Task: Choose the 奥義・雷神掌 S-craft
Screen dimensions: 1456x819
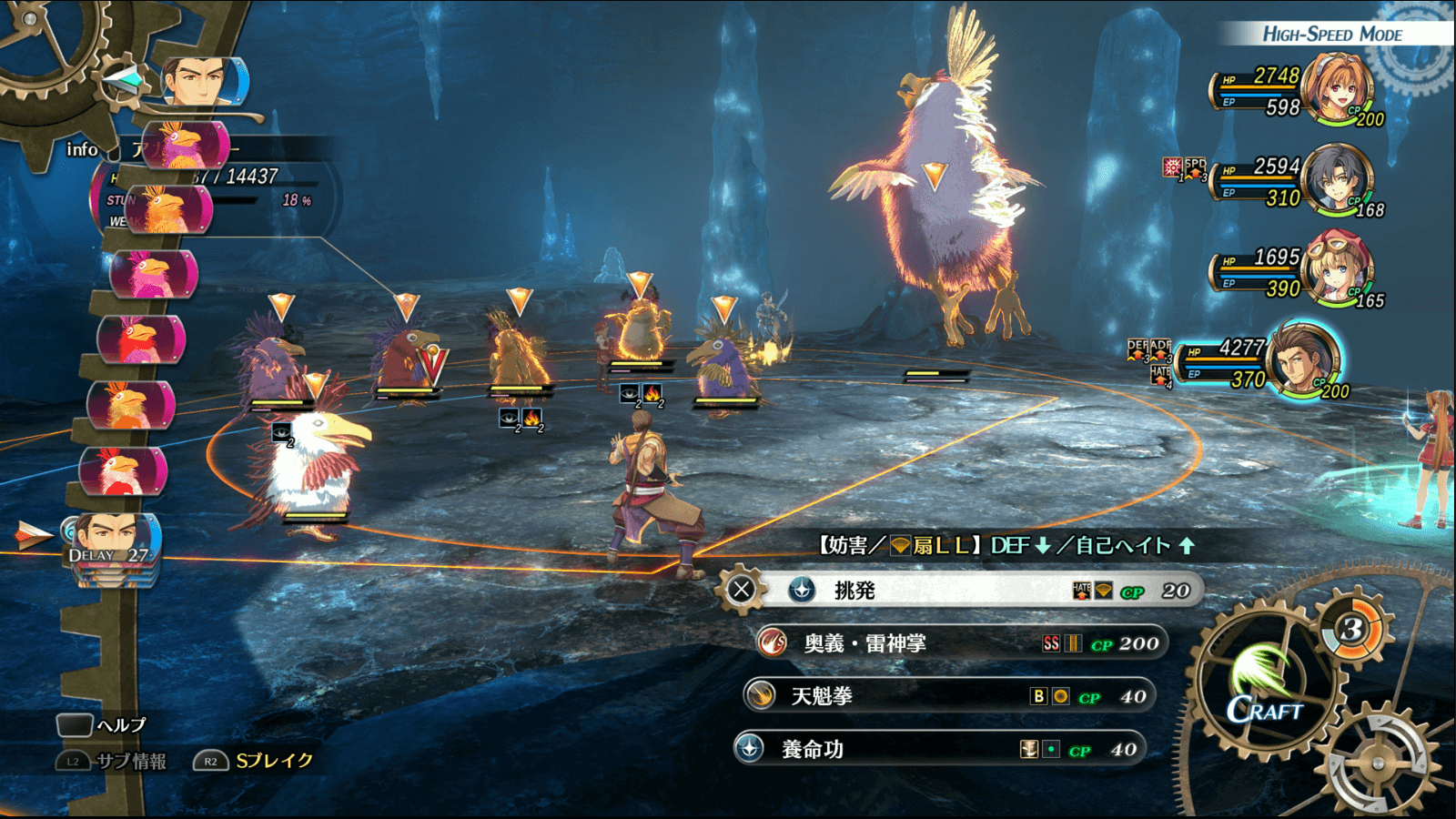Action: tap(960, 643)
